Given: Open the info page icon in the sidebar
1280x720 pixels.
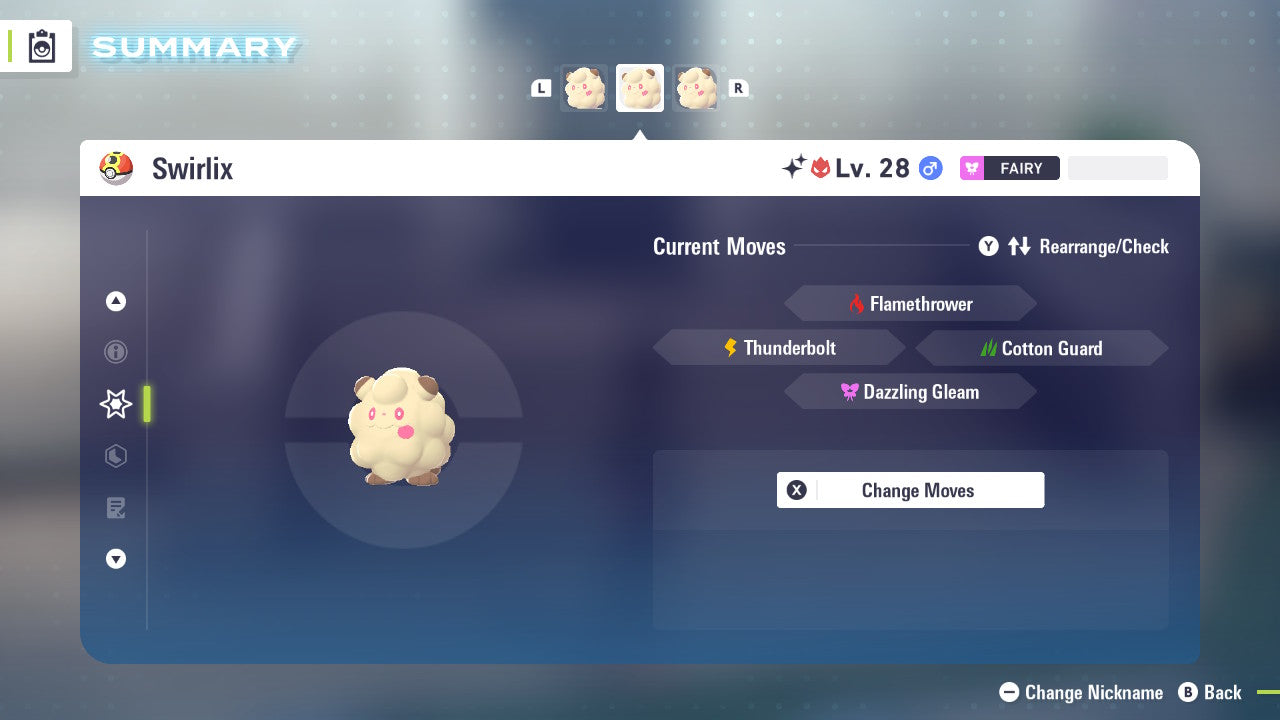Looking at the screenshot, I should tap(115, 352).
